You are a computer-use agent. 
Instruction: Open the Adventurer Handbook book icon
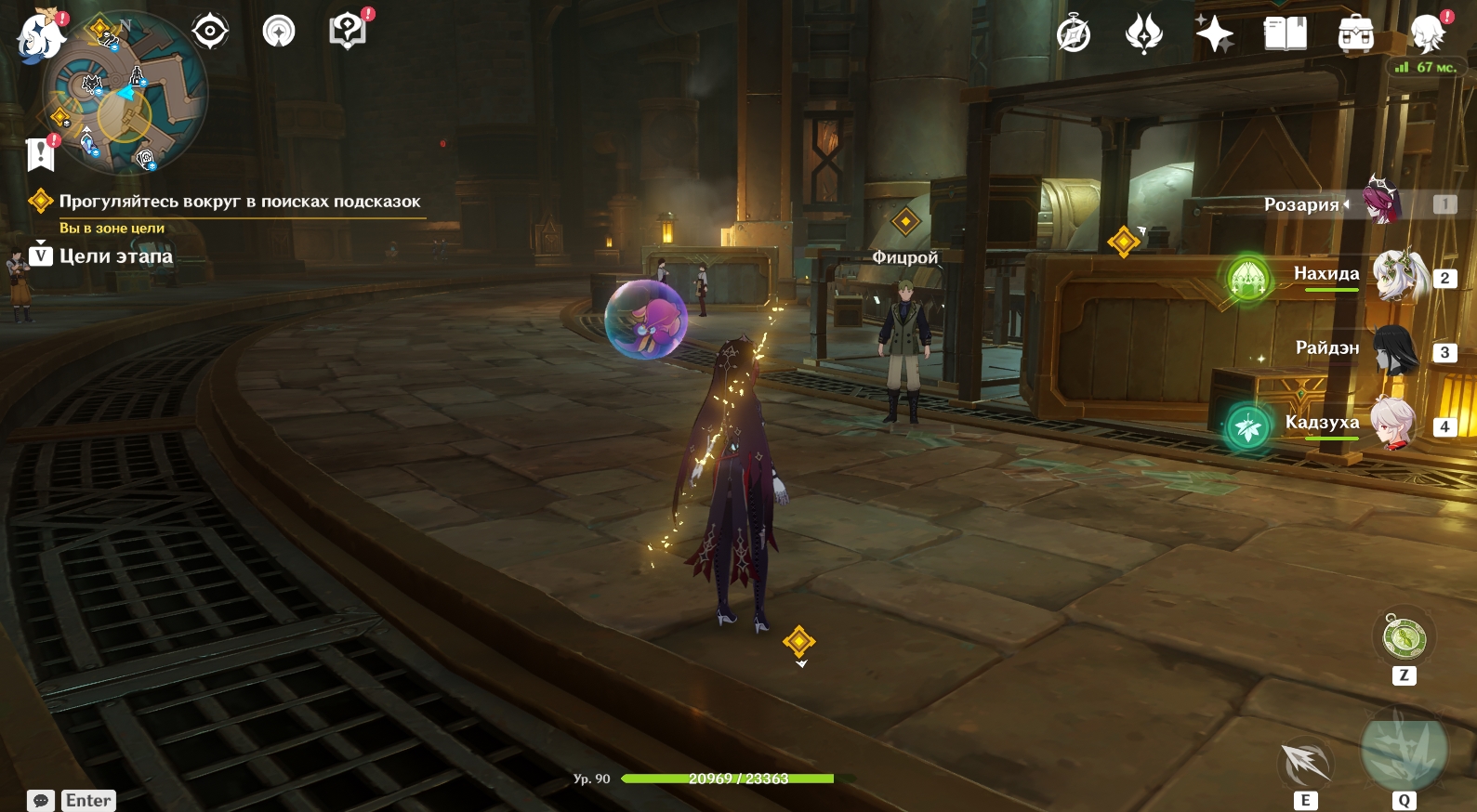(1286, 35)
